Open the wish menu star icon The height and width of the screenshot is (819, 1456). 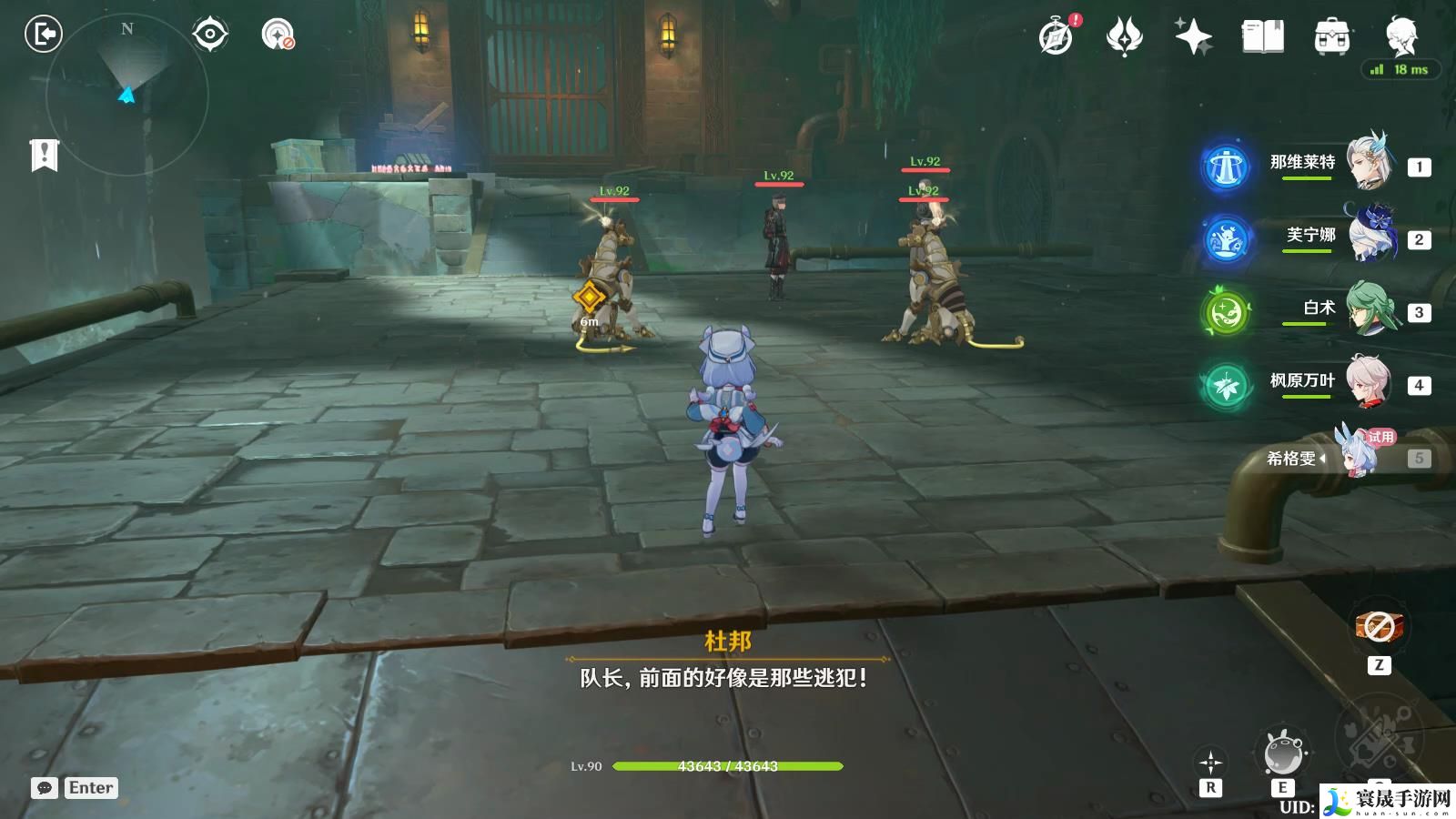(x=1192, y=36)
